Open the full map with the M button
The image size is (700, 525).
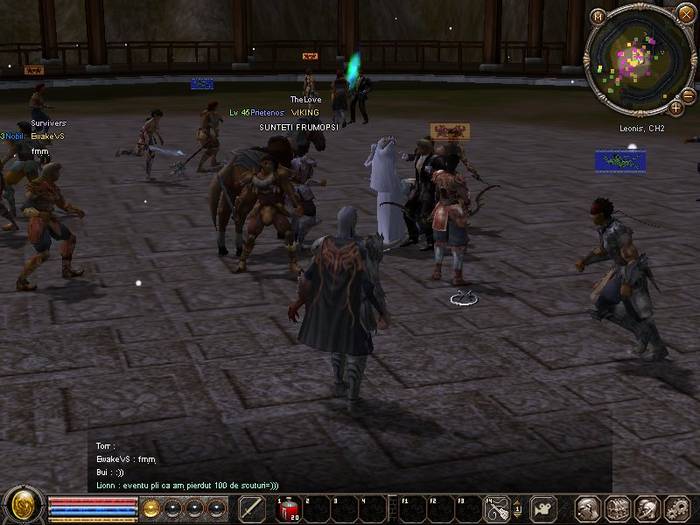tap(597, 16)
